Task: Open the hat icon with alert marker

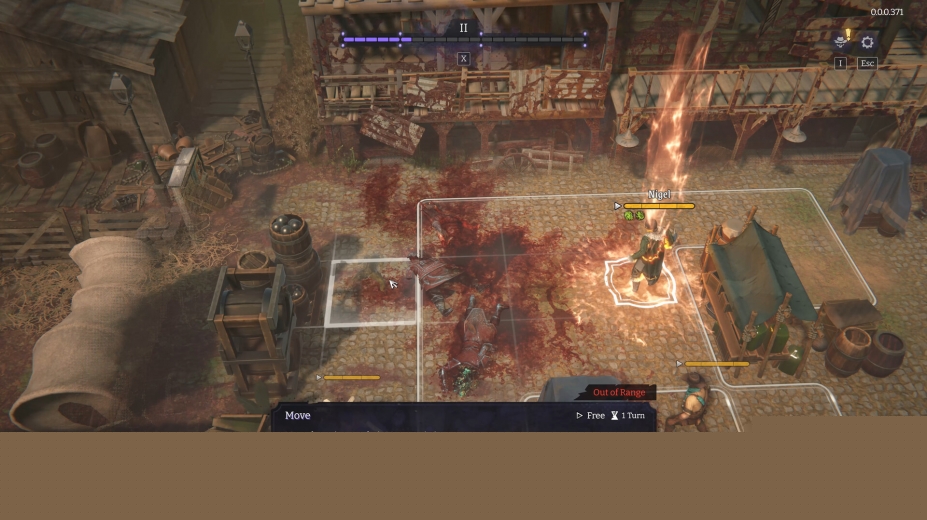Action: click(841, 42)
